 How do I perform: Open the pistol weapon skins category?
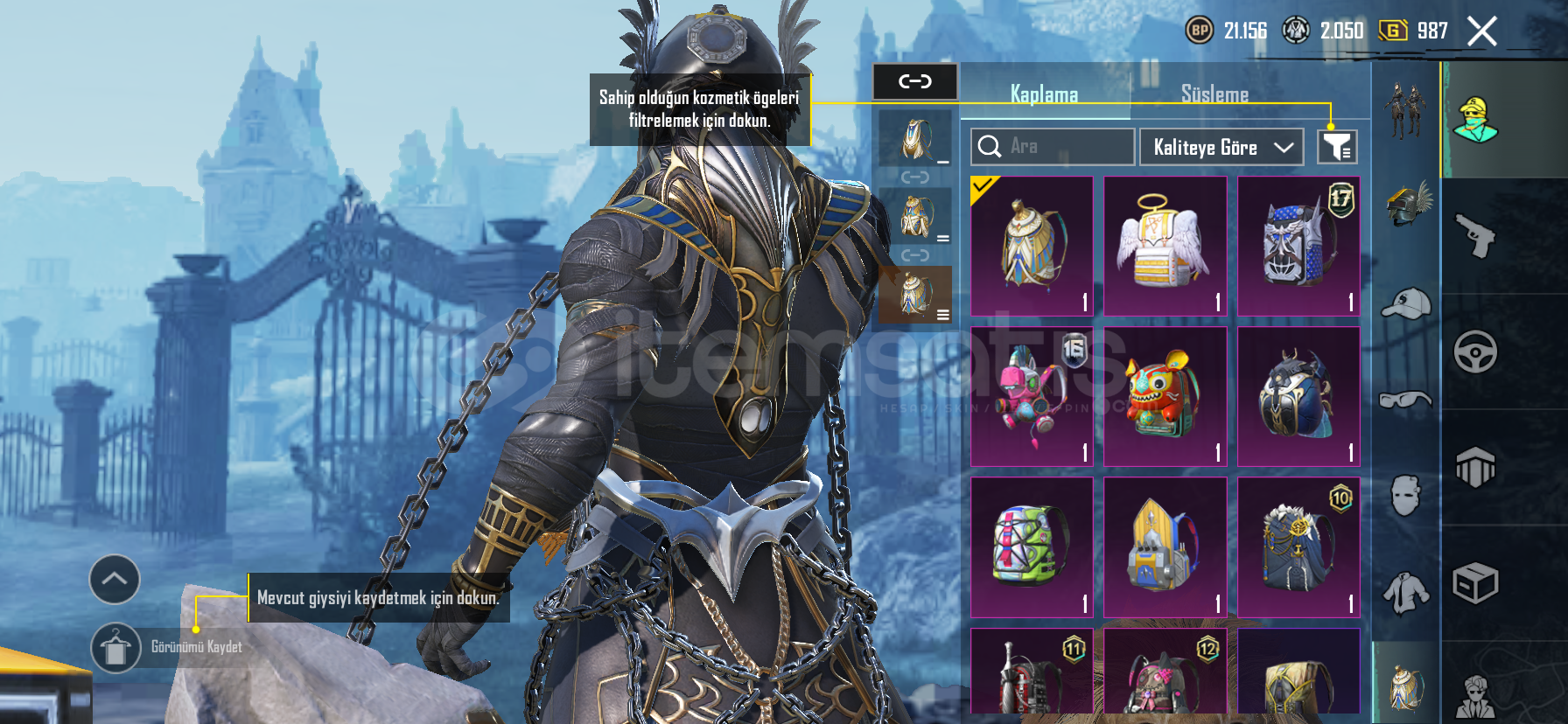click(1475, 235)
